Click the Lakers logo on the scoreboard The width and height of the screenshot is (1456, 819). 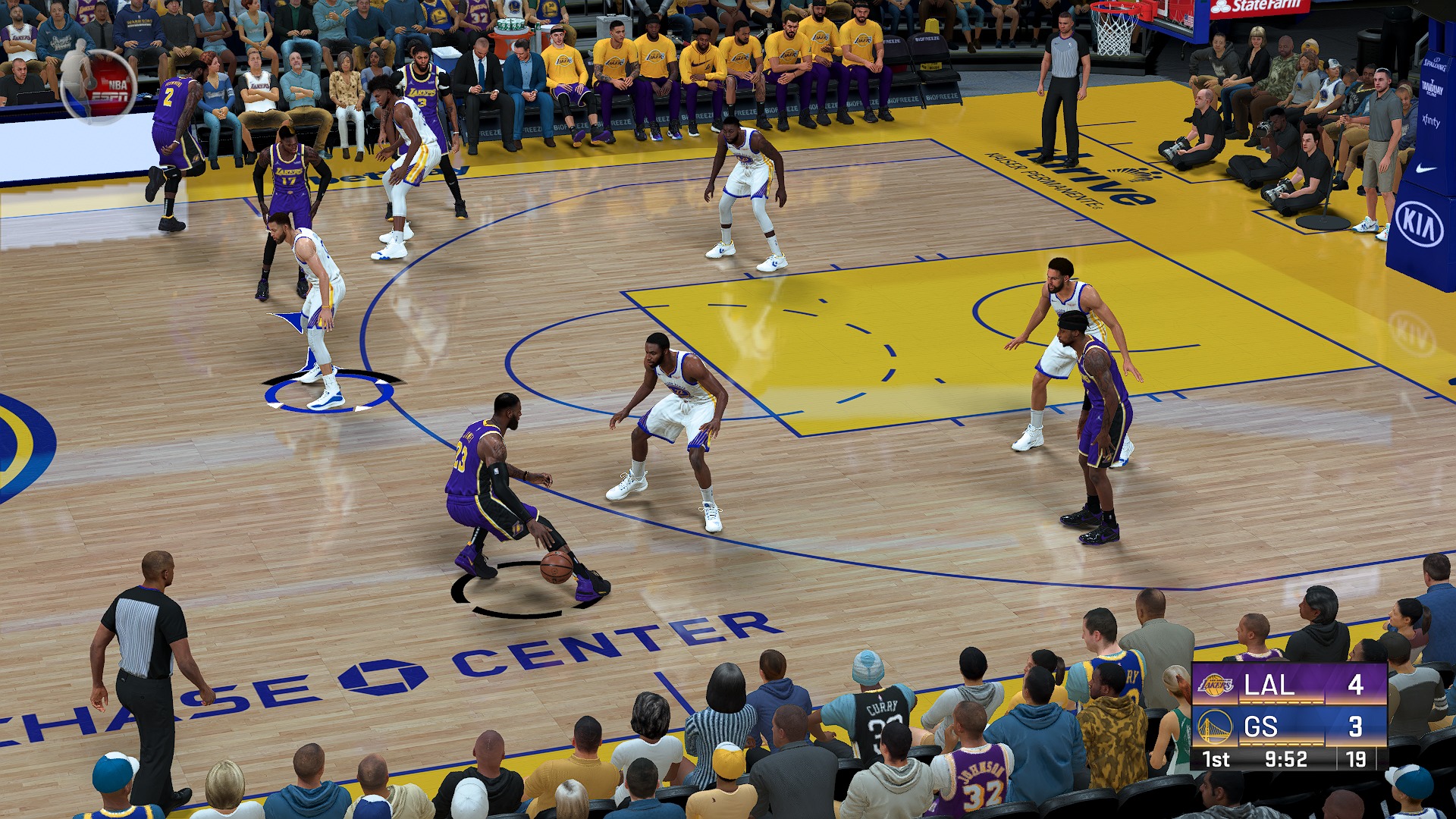point(1215,684)
